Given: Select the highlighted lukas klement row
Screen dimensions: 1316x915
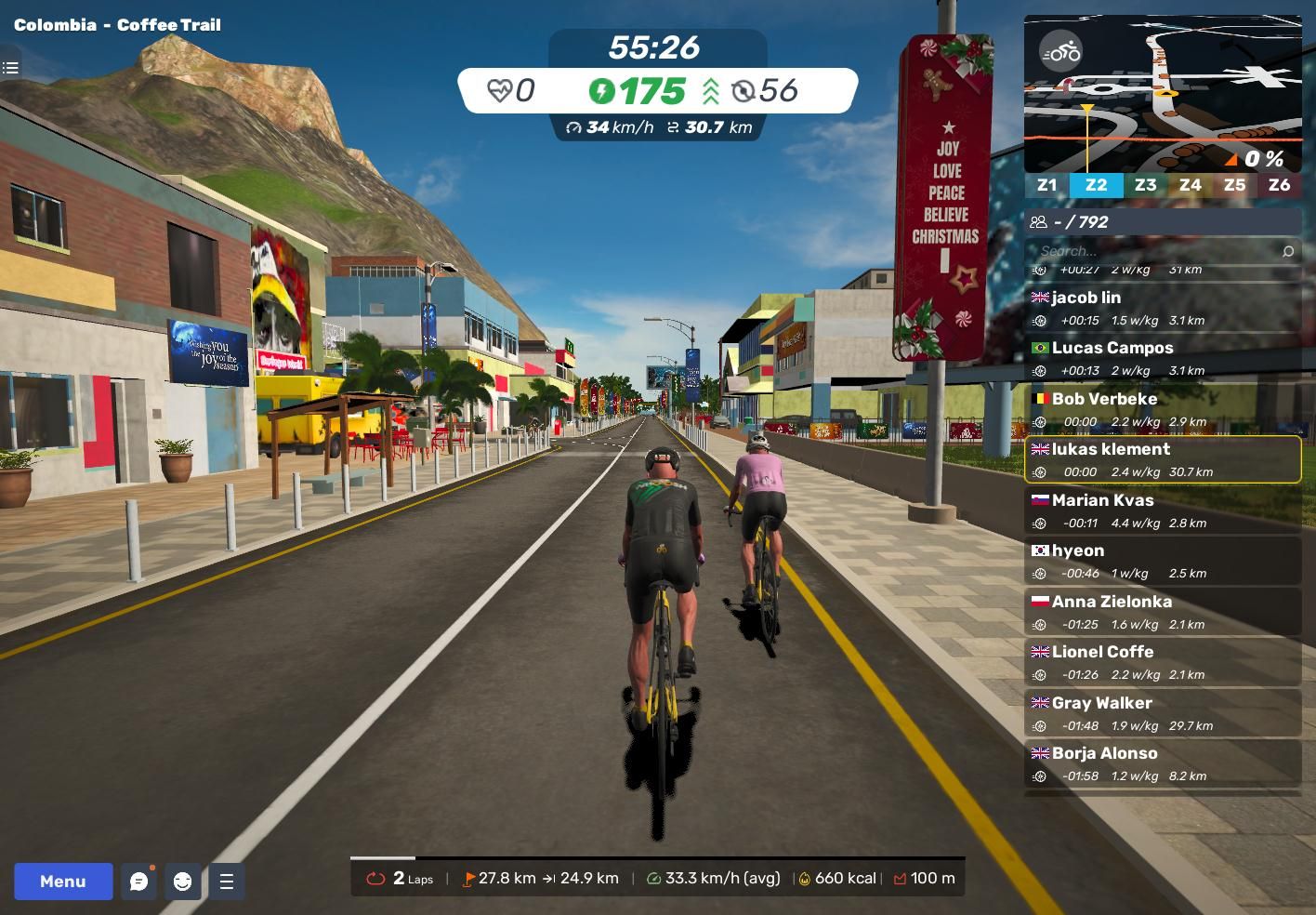Looking at the screenshot, I should coord(1163,459).
